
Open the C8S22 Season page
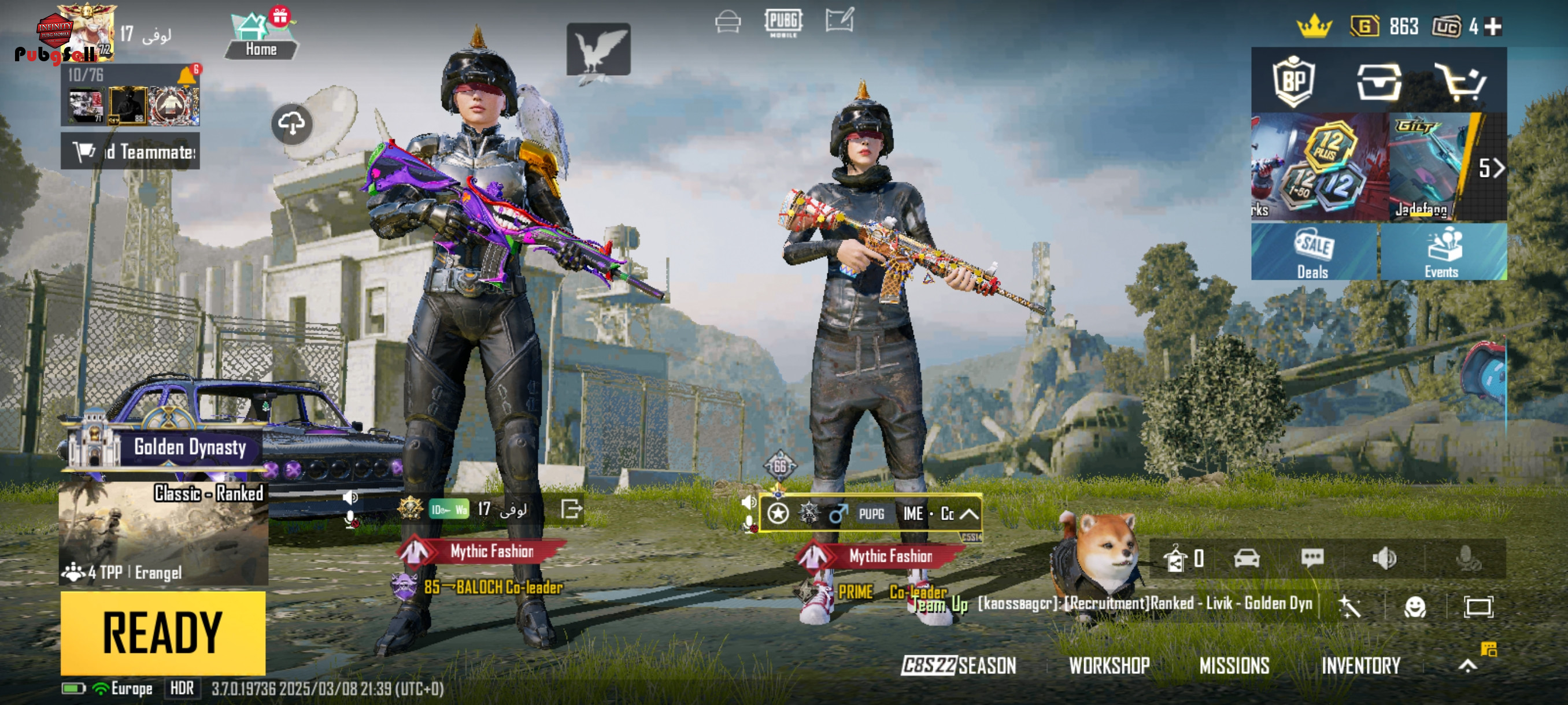pyautogui.click(x=959, y=666)
